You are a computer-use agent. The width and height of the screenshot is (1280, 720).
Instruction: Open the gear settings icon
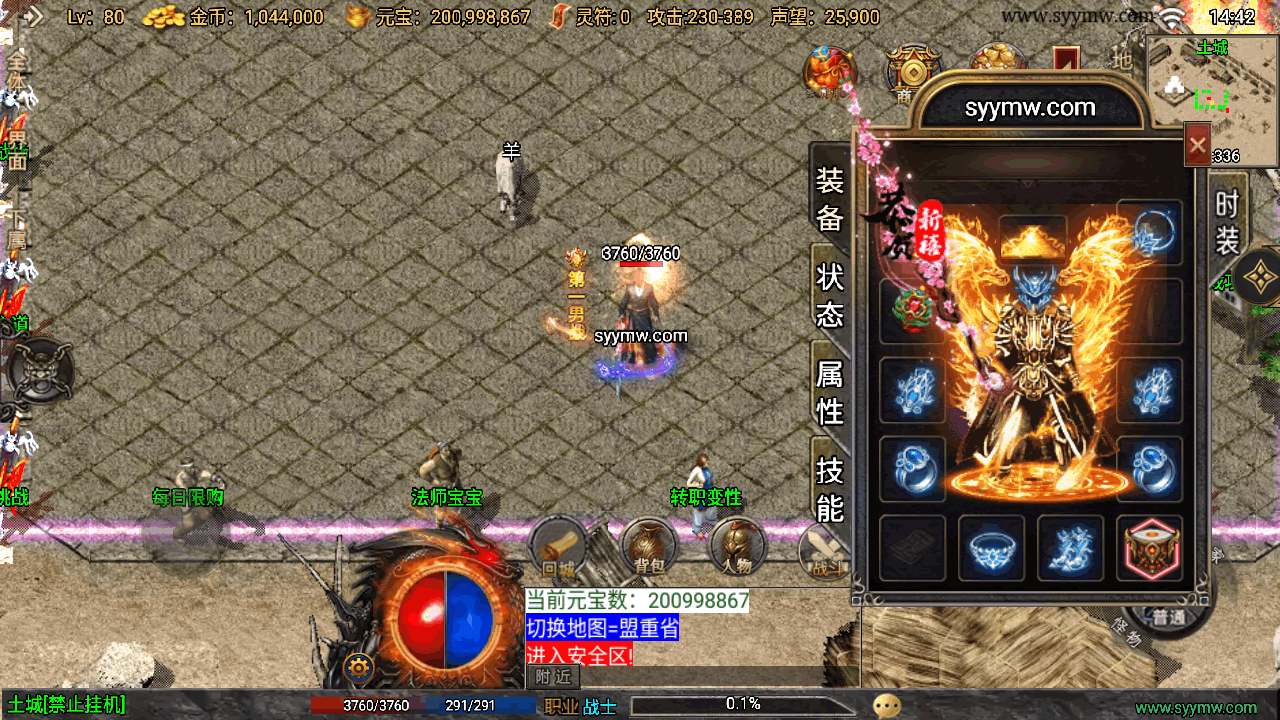pos(359,667)
